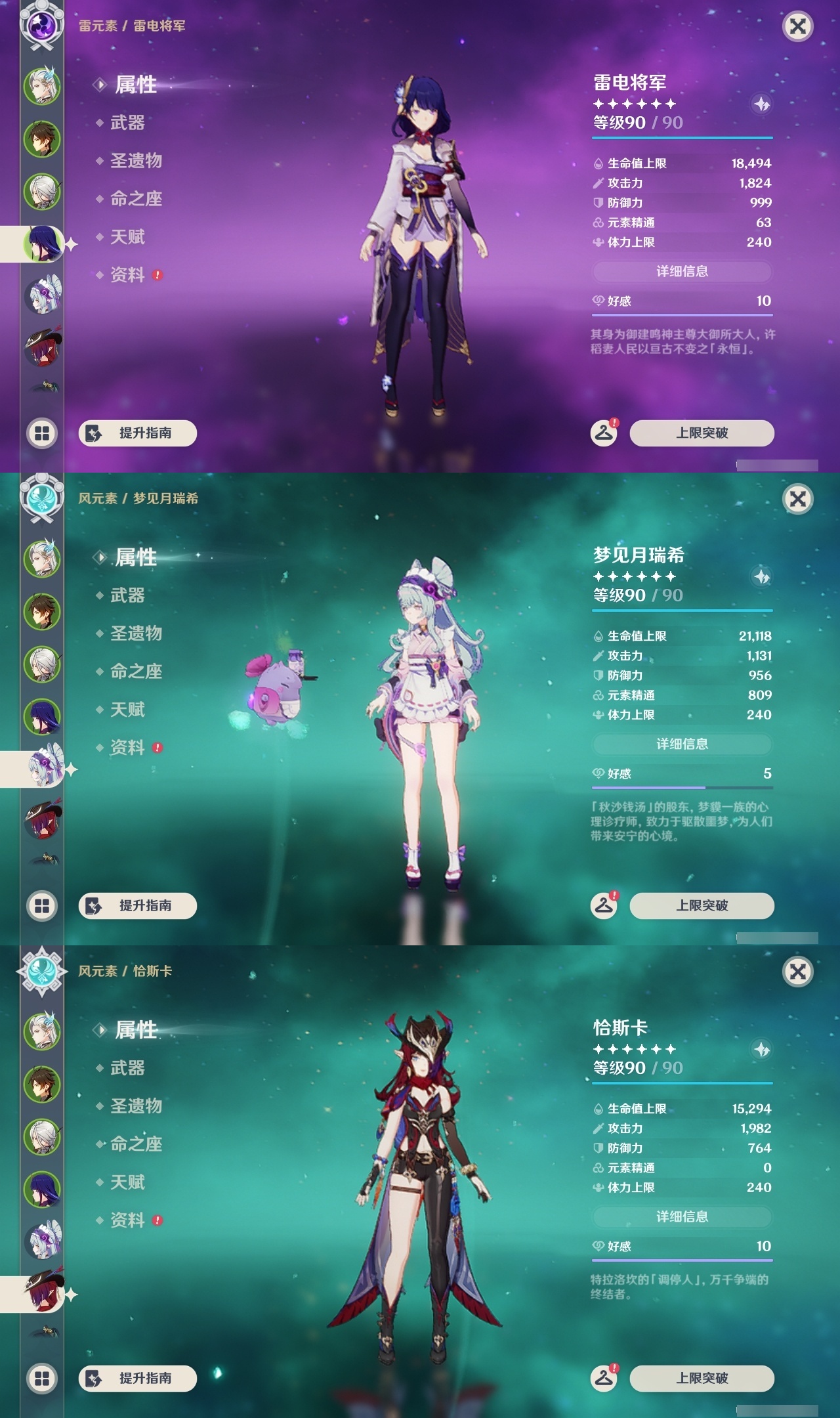840x1418 pixels.
Task: Click 梦见月瑞希's 好感 progress bar
Action: point(682,786)
